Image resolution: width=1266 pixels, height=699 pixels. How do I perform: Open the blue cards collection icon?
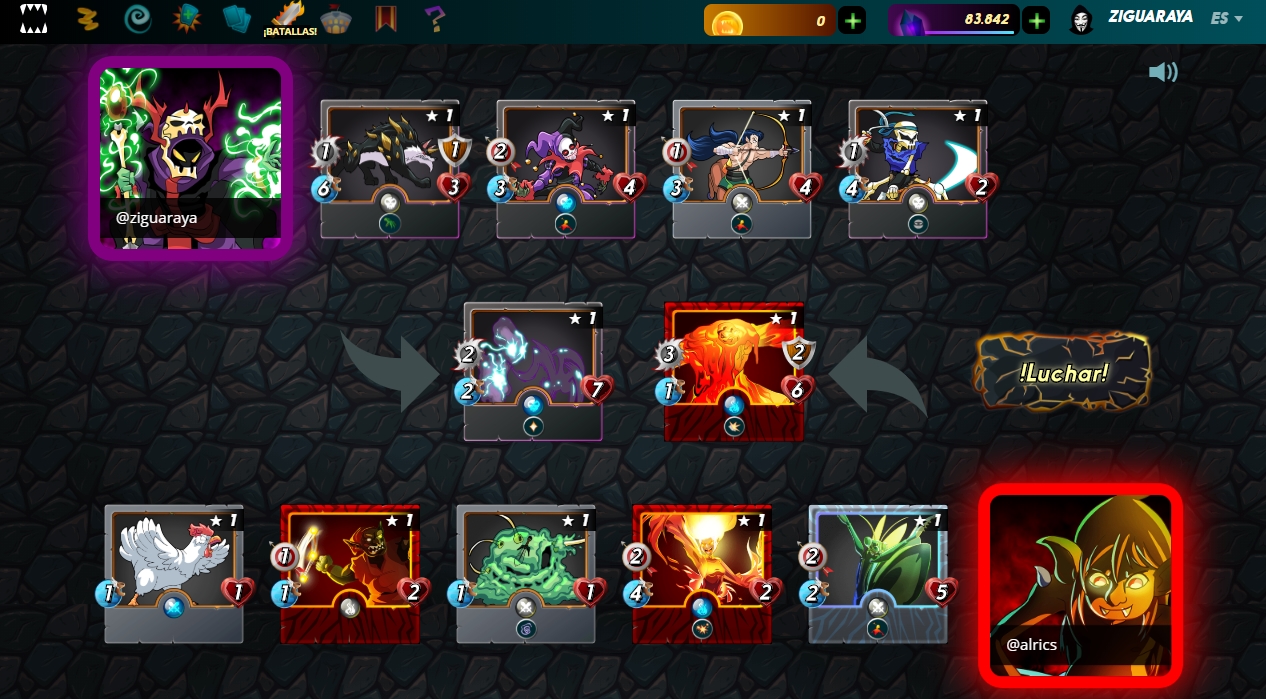click(238, 19)
